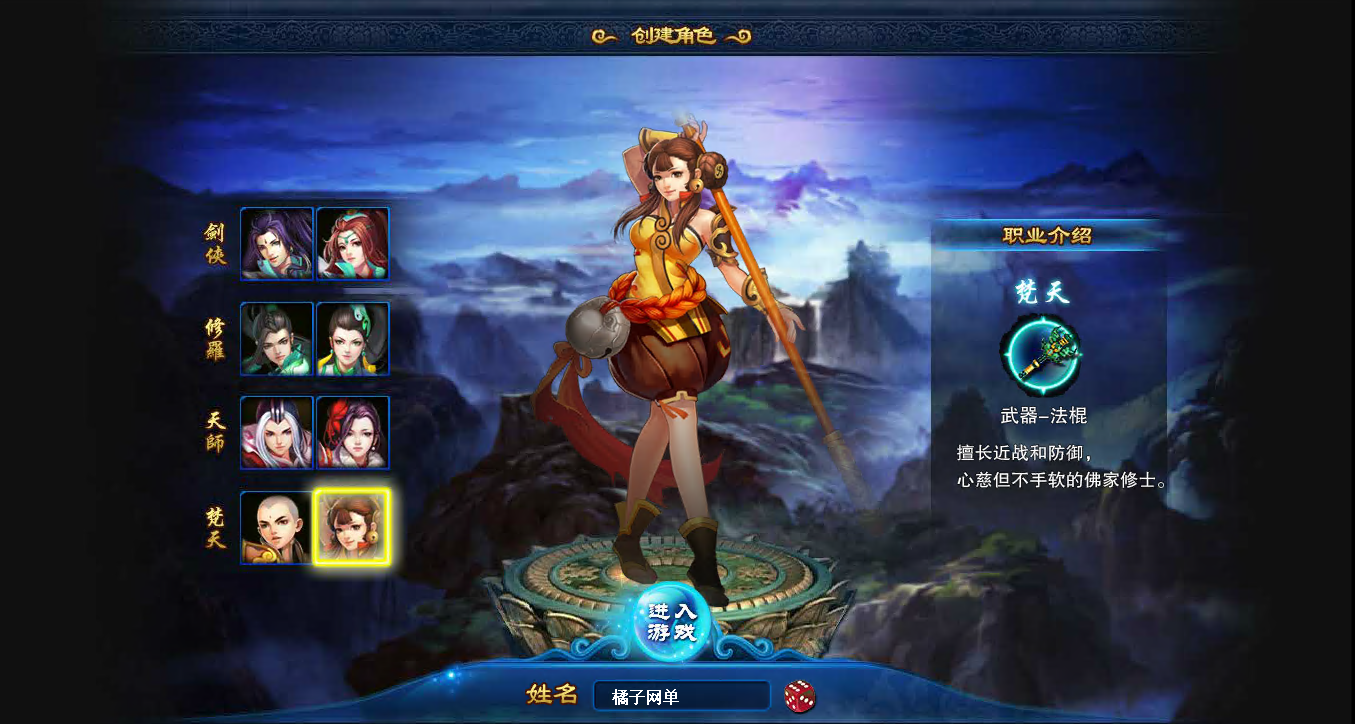The width and height of the screenshot is (1355, 724).
Task: Toggle the highlighted female 梵天 portrait
Action: coord(352,528)
